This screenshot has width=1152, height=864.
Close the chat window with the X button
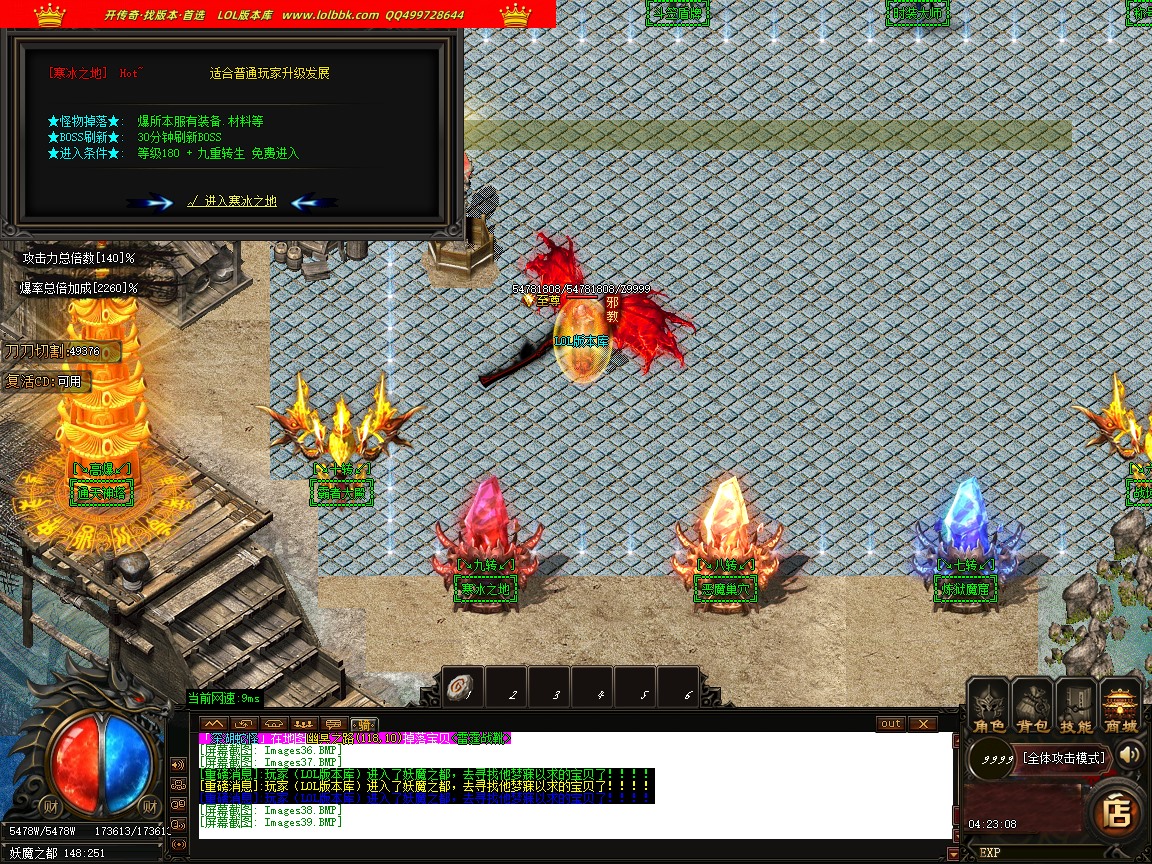[922, 723]
